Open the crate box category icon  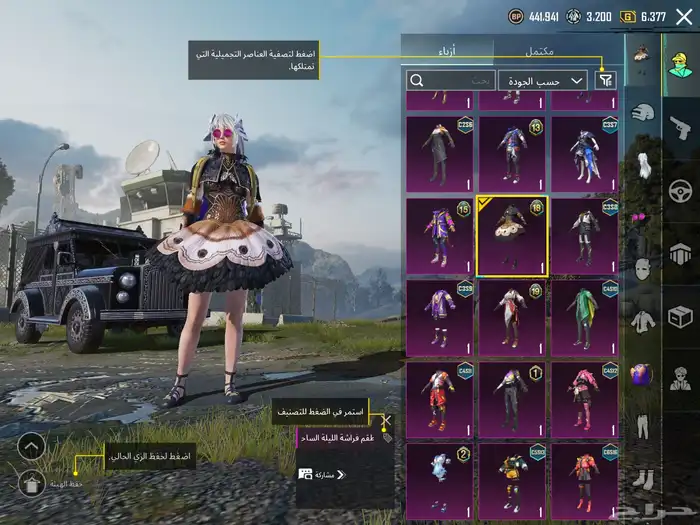coord(681,317)
